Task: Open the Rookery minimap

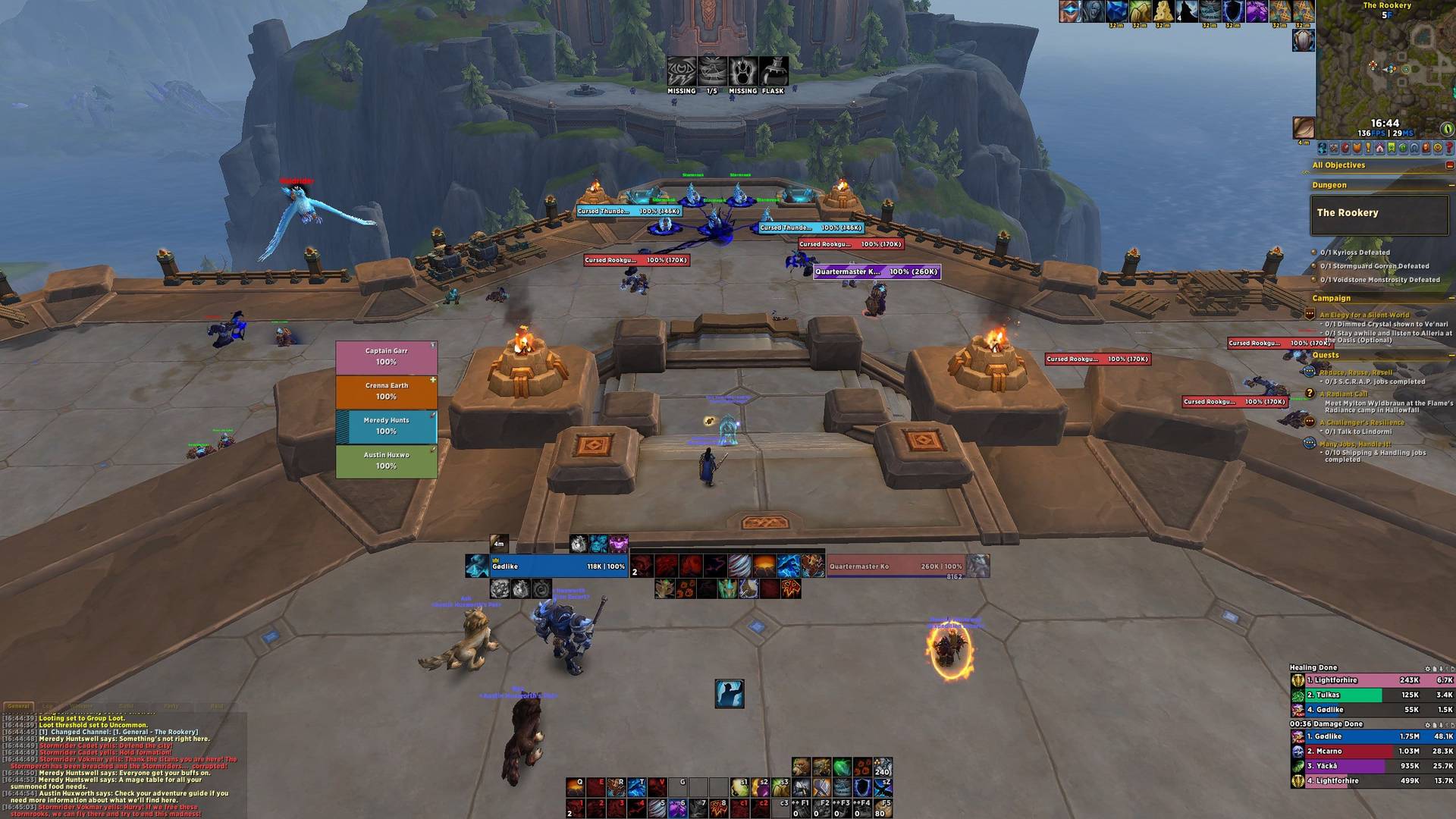Action: pyautogui.click(x=1385, y=67)
